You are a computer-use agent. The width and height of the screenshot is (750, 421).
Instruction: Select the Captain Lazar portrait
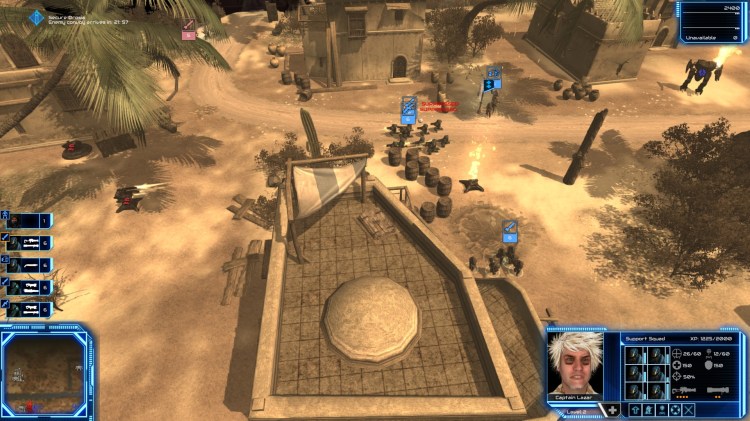pyautogui.click(x=578, y=364)
